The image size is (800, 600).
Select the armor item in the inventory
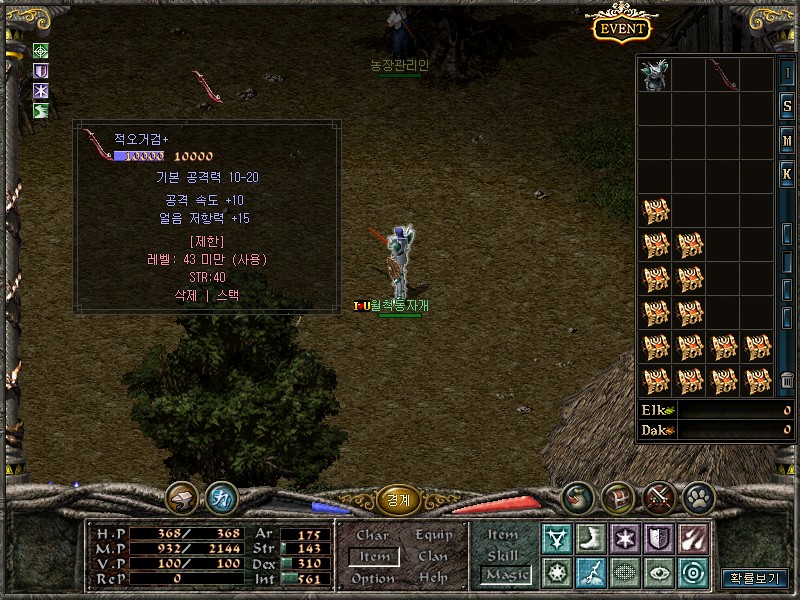[655, 75]
